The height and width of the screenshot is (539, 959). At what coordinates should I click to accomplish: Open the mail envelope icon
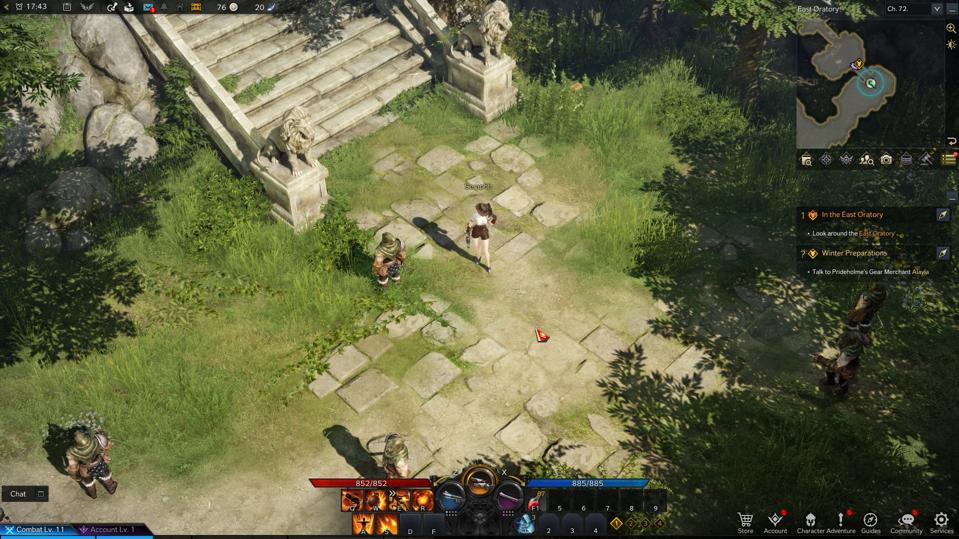[x=149, y=7]
